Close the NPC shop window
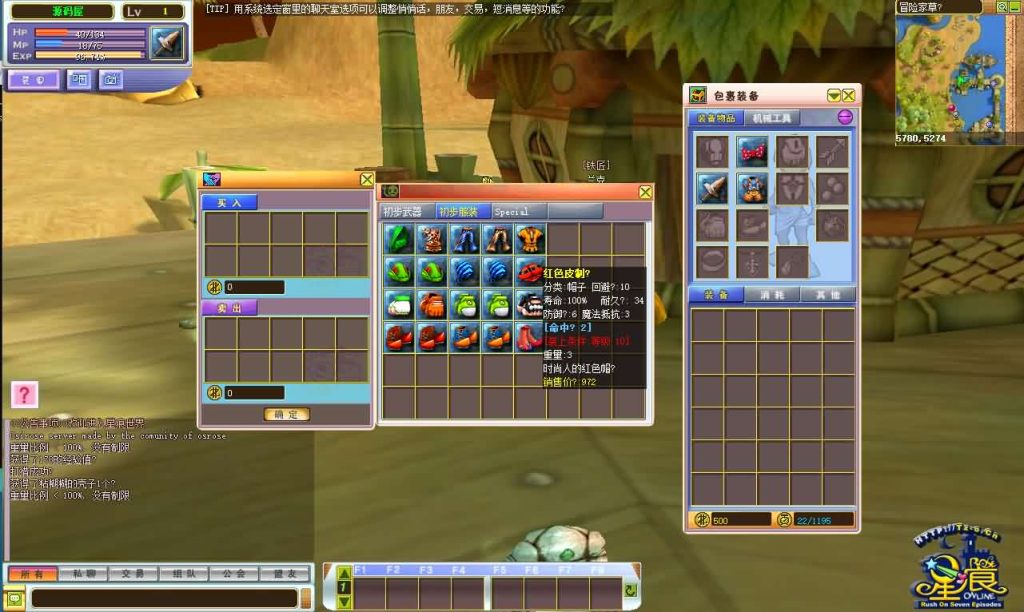1024x612 pixels. (x=645, y=191)
